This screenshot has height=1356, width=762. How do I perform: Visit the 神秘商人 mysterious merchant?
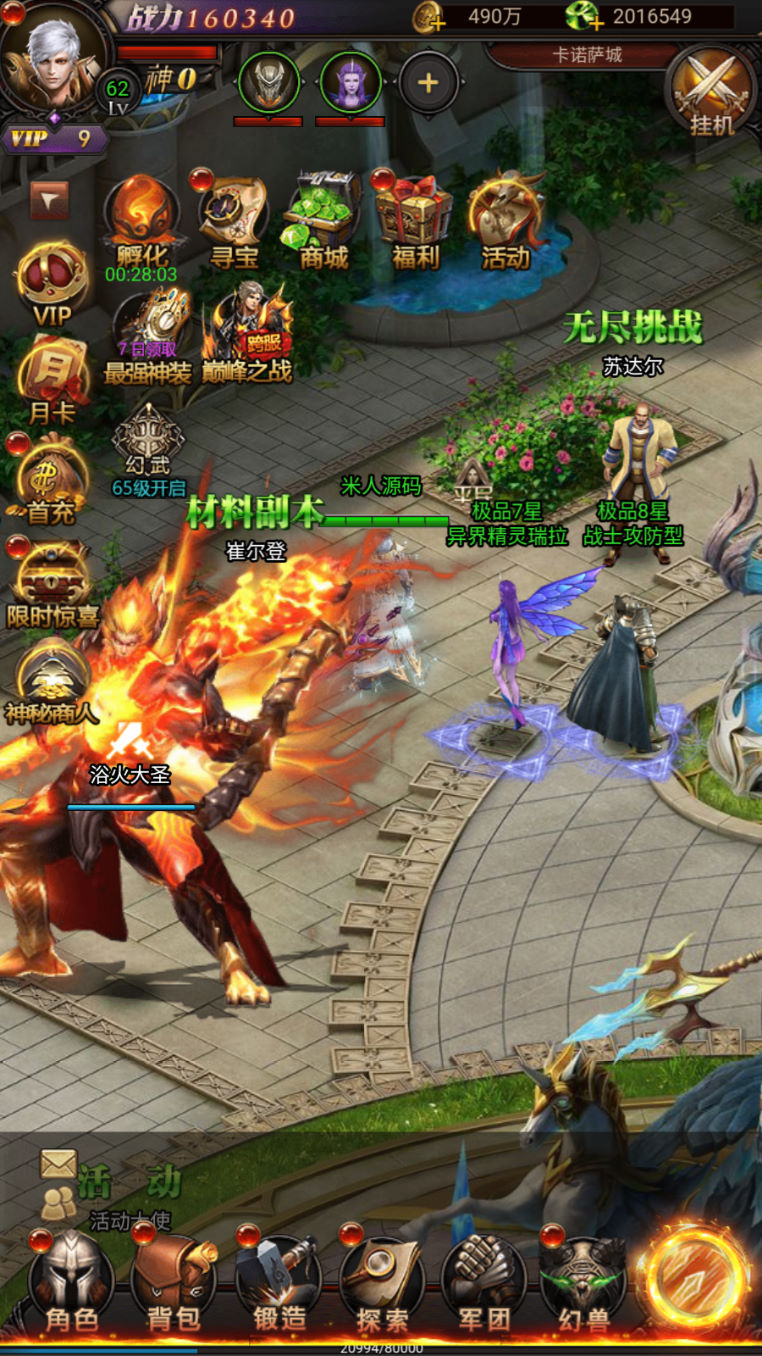[x=51, y=682]
